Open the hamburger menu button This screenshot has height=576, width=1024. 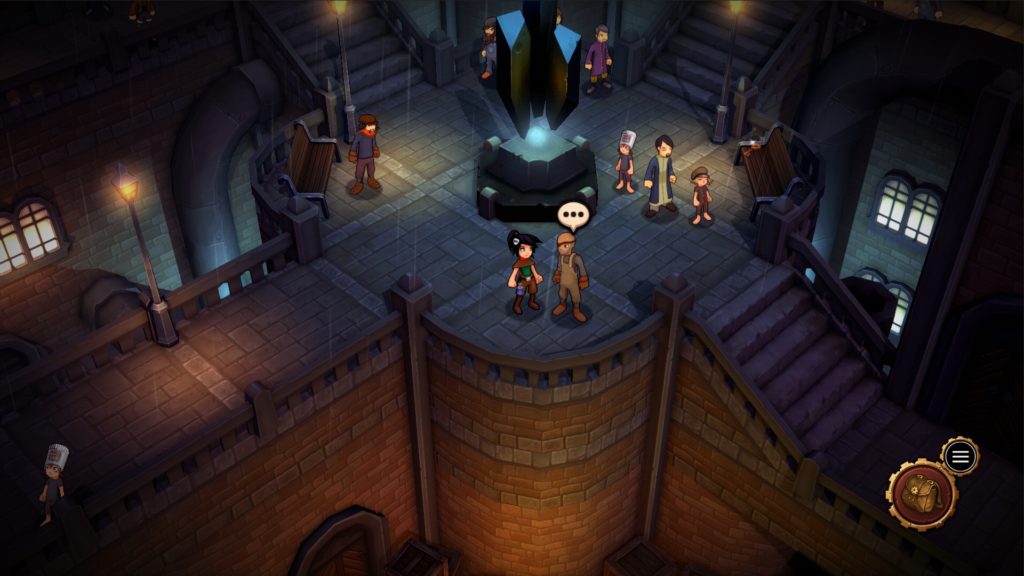(x=960, y=457)
